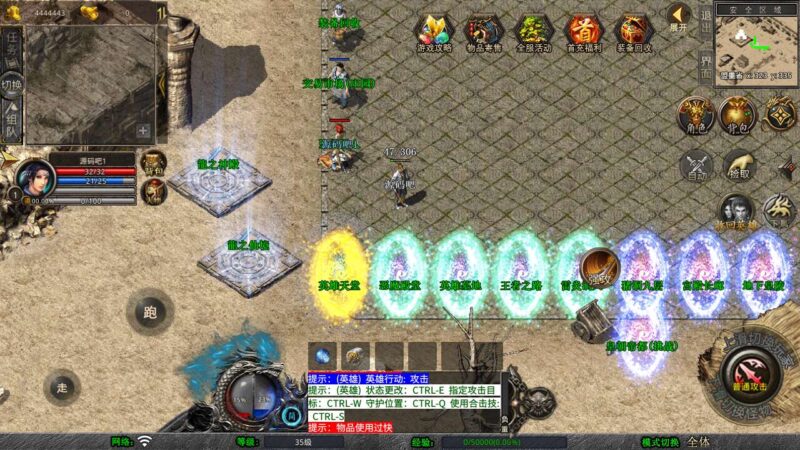Open the 全服活动 server events icon
The height and width of the screenshot is (450, 800).
click(533, 32)
